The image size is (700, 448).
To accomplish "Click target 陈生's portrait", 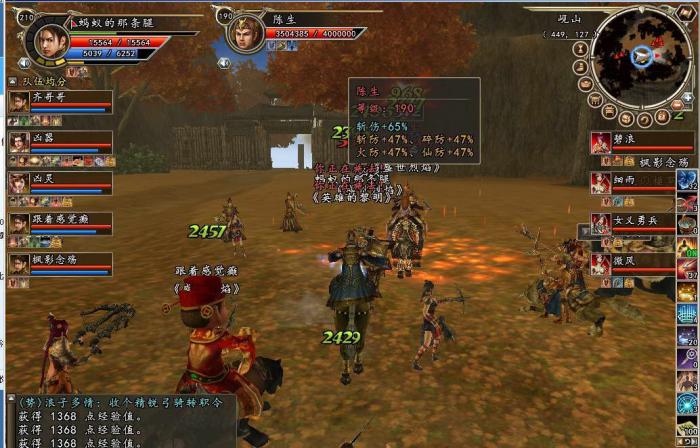I will (243, 33).
